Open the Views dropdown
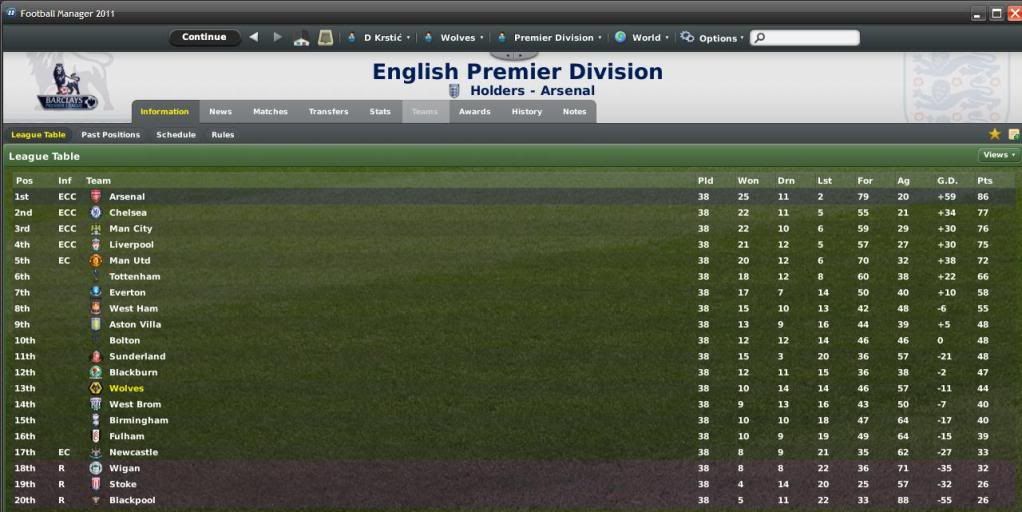Viewport: 1022px width, 512px height. 998,155
